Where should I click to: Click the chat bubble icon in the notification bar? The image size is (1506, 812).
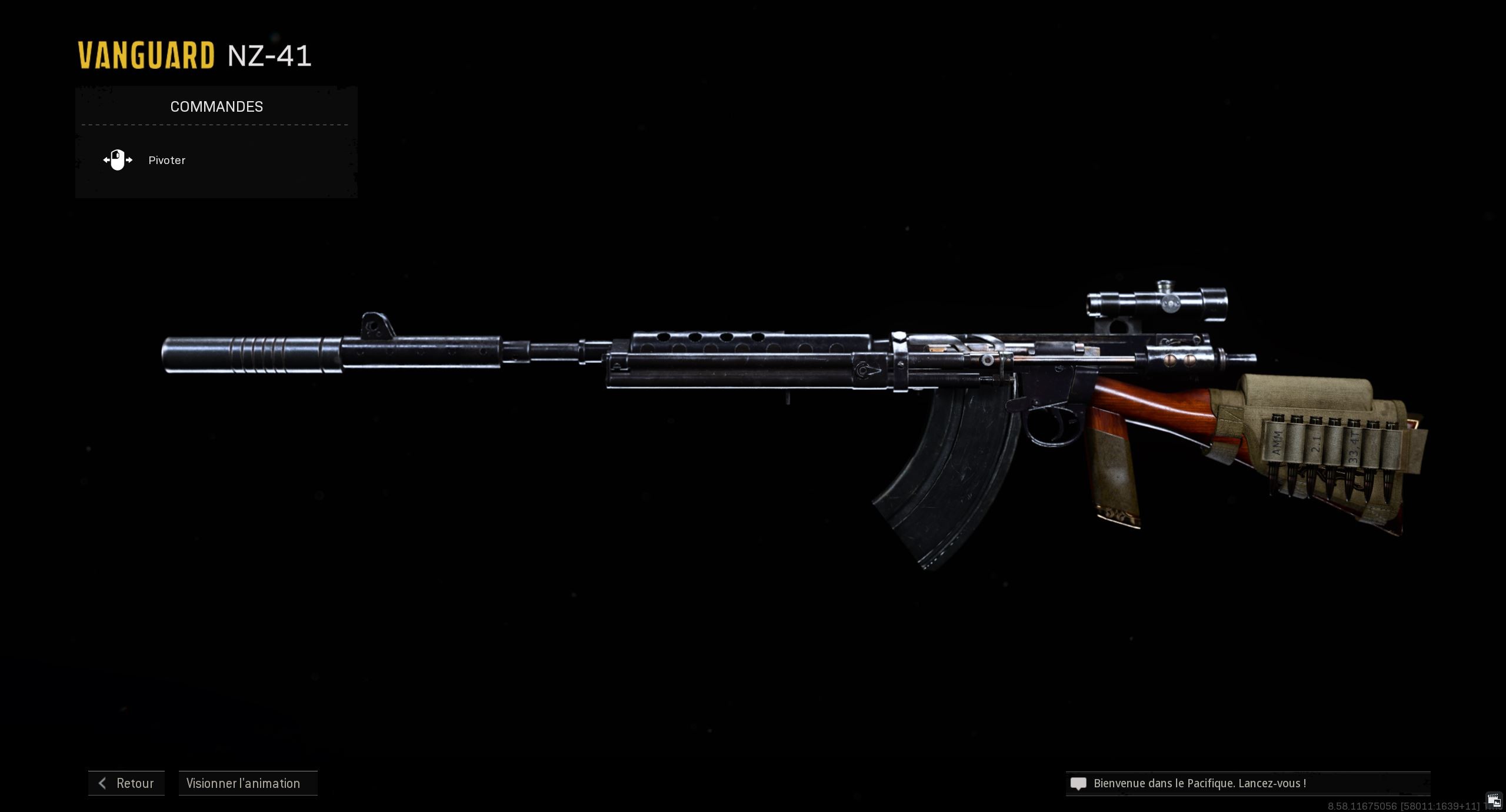click(1078, 783)
